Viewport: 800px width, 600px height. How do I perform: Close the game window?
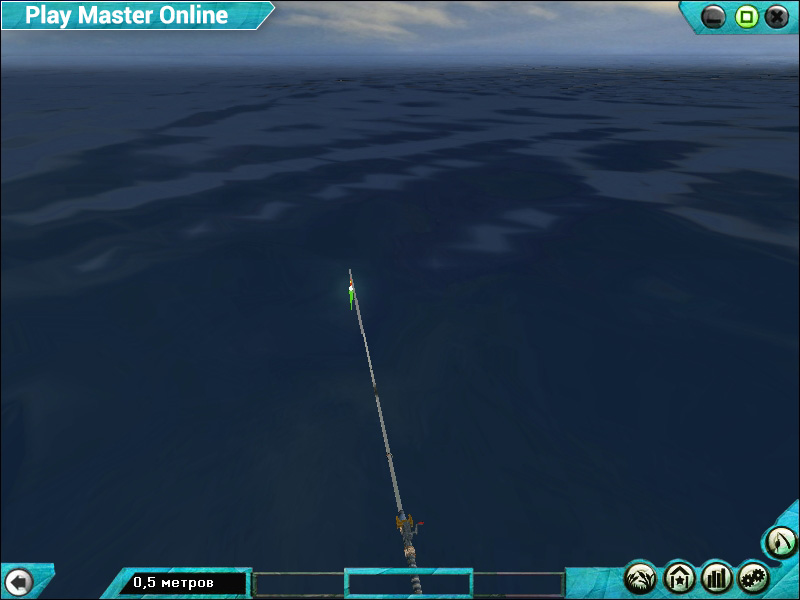tap(777, 16)
